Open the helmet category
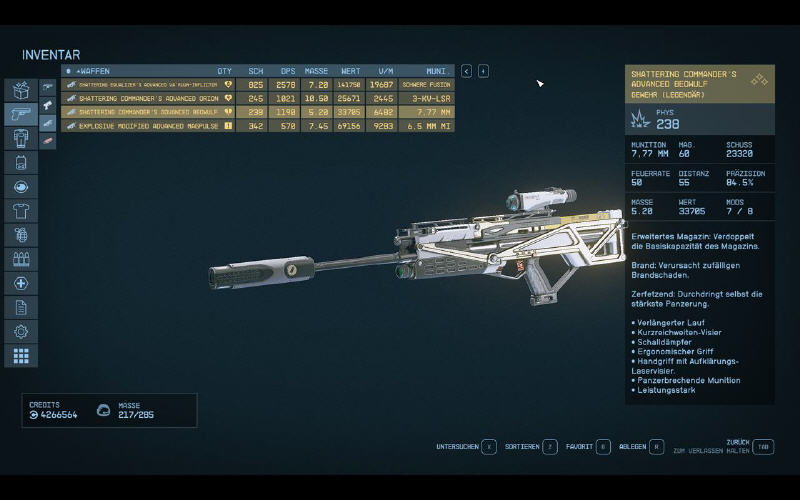This screenshot has width=800, height=500. [21, 187]
